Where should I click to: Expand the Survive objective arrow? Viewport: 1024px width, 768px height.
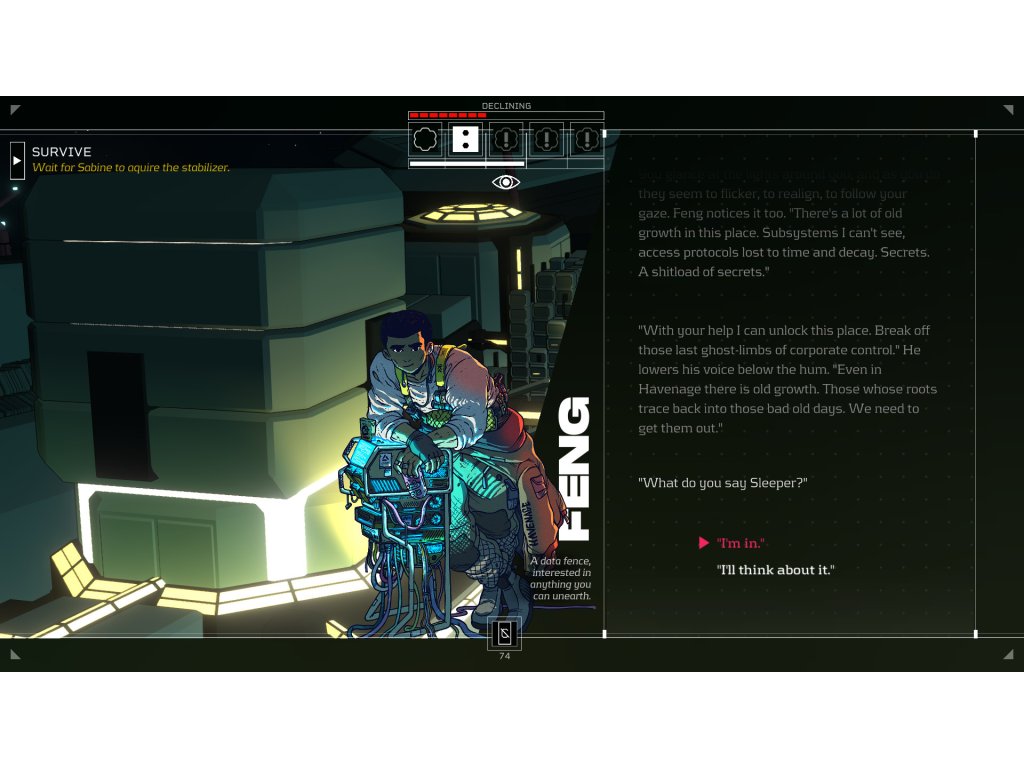(17, 160)
